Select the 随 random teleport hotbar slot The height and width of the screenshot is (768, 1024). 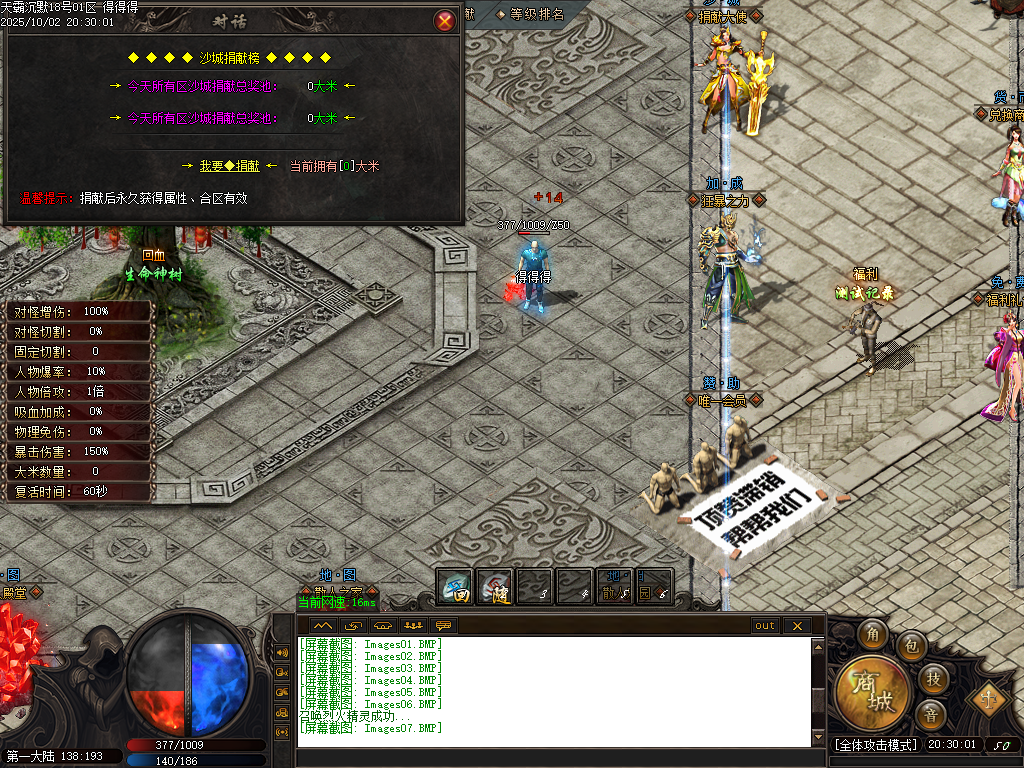coord(495,587)
